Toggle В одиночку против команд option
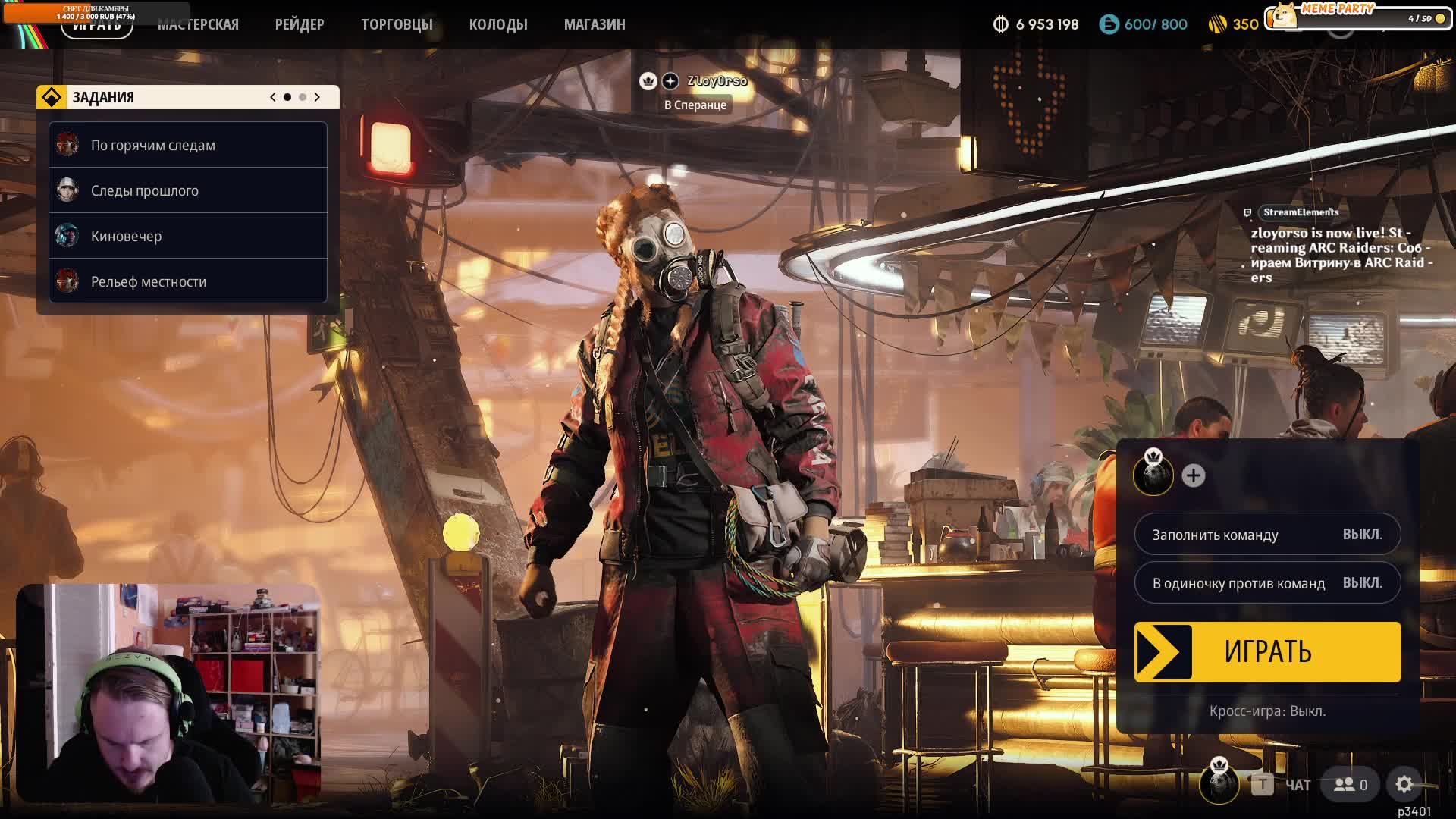This screenshot has height=819, width=1456. coord(1267,583)
